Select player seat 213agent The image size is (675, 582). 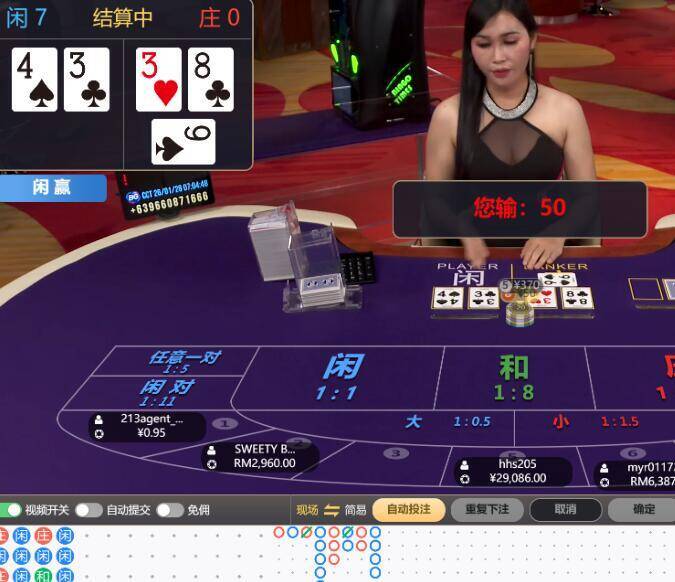148,426
